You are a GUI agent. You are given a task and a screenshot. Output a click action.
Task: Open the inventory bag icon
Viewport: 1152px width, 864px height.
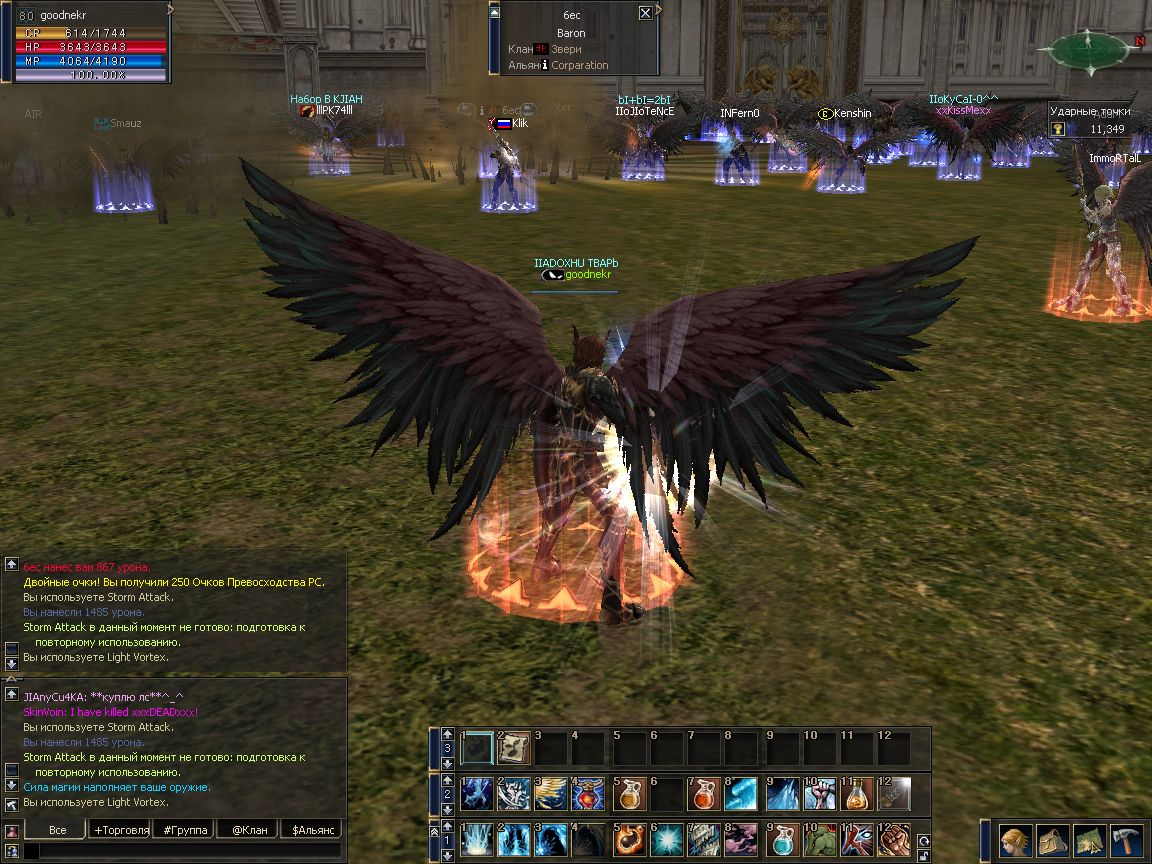pos(1053,838)
